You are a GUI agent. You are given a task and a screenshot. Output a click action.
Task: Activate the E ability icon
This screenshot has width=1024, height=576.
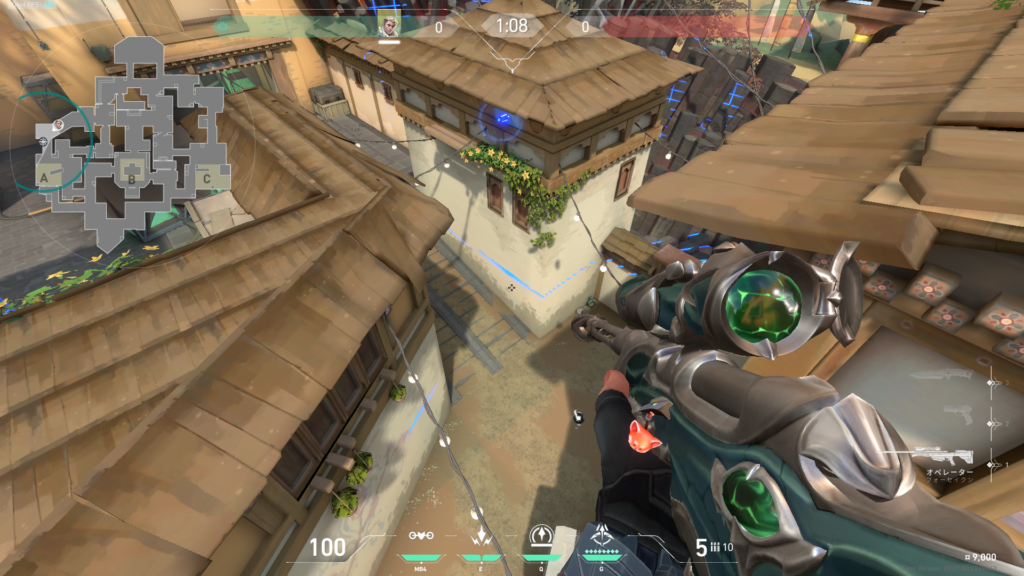click(x=481, y=538)
